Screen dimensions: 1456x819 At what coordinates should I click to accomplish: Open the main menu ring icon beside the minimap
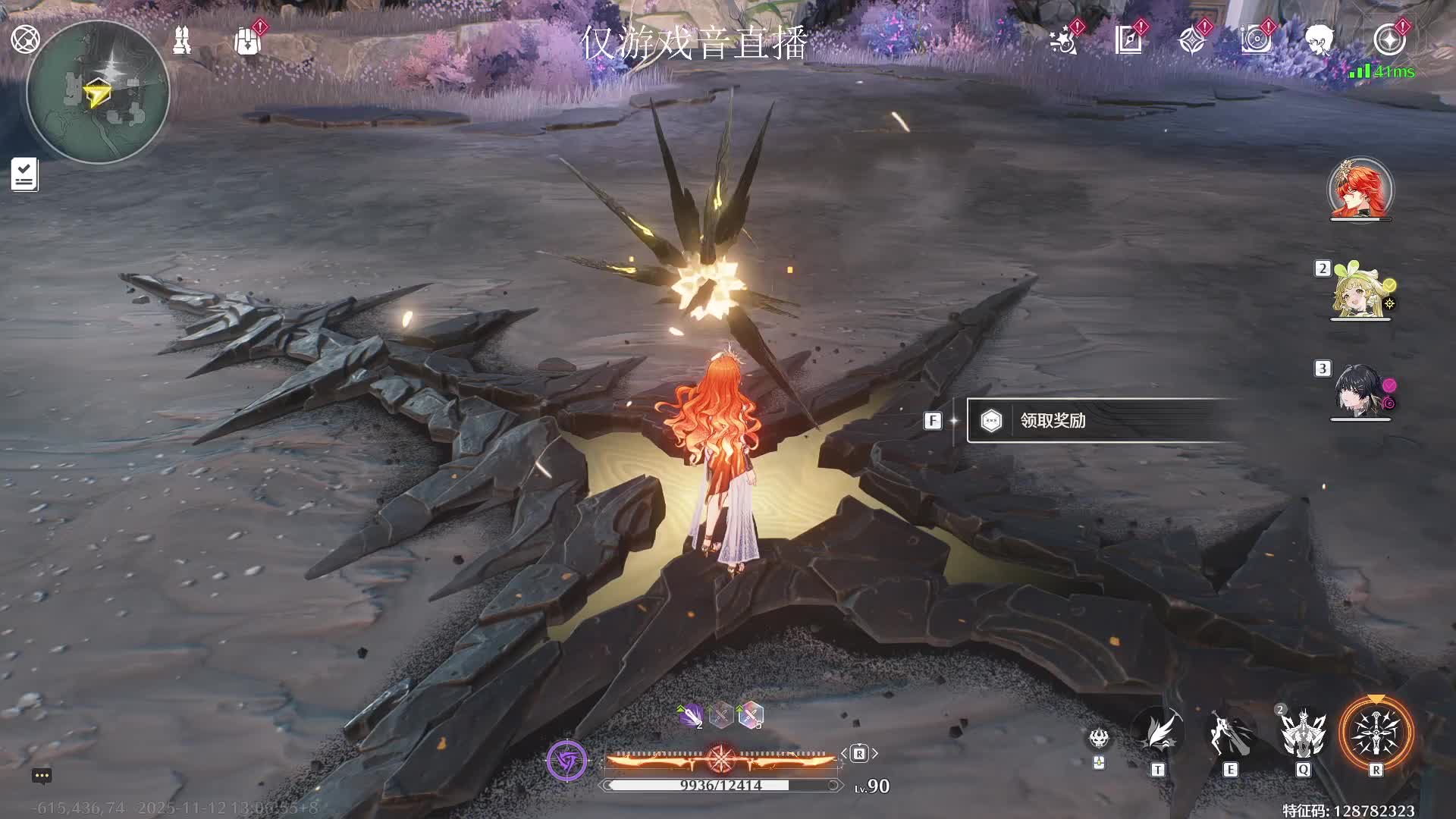click(25, 39)
